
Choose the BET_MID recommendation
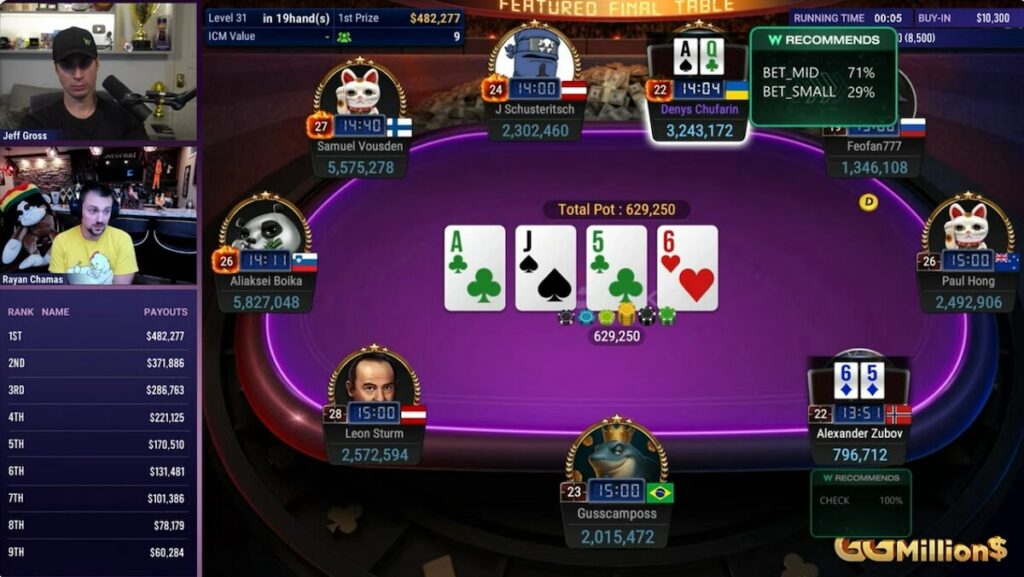click(x=818, y=73)
